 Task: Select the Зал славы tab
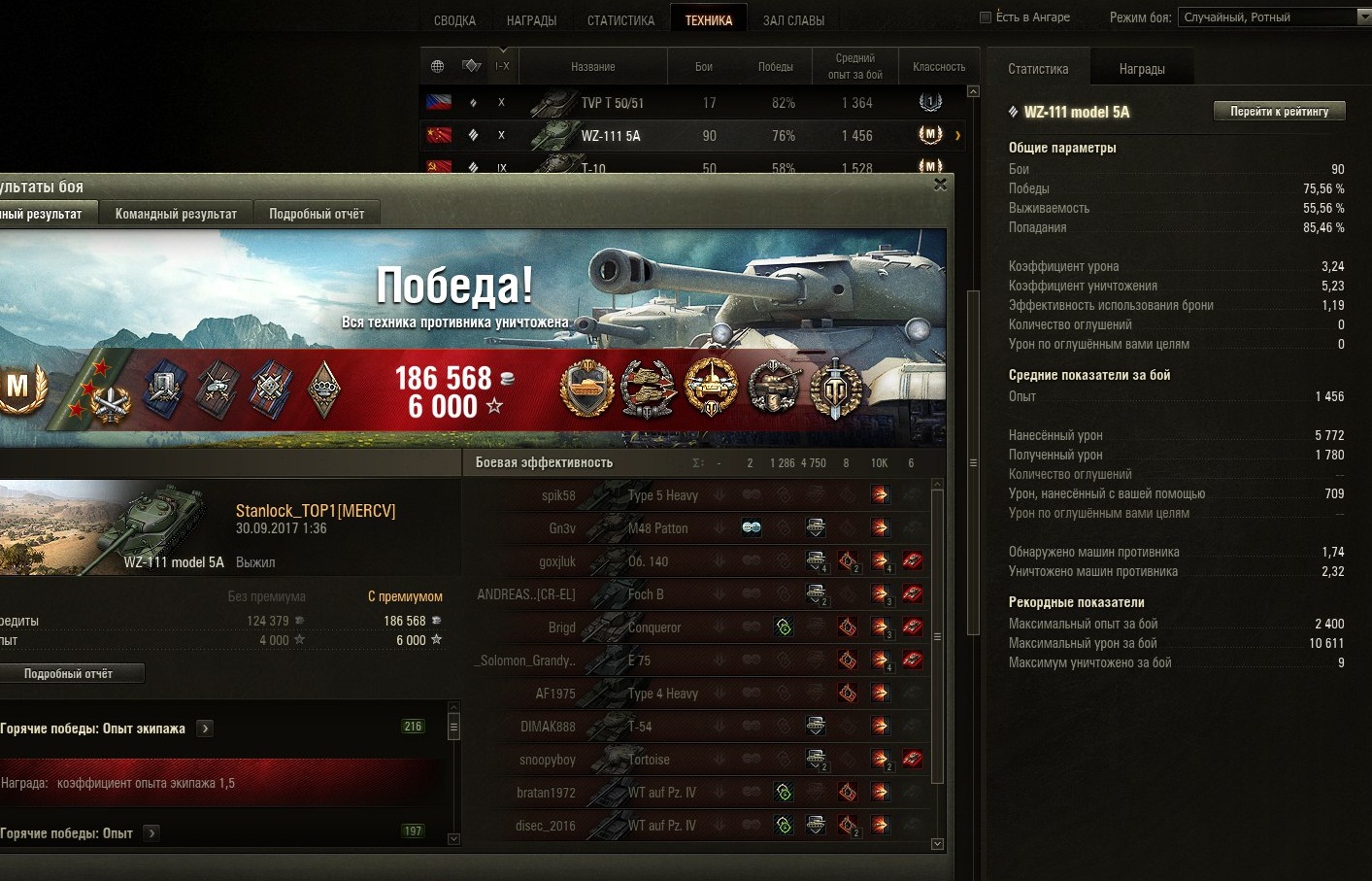pos(793,20)
